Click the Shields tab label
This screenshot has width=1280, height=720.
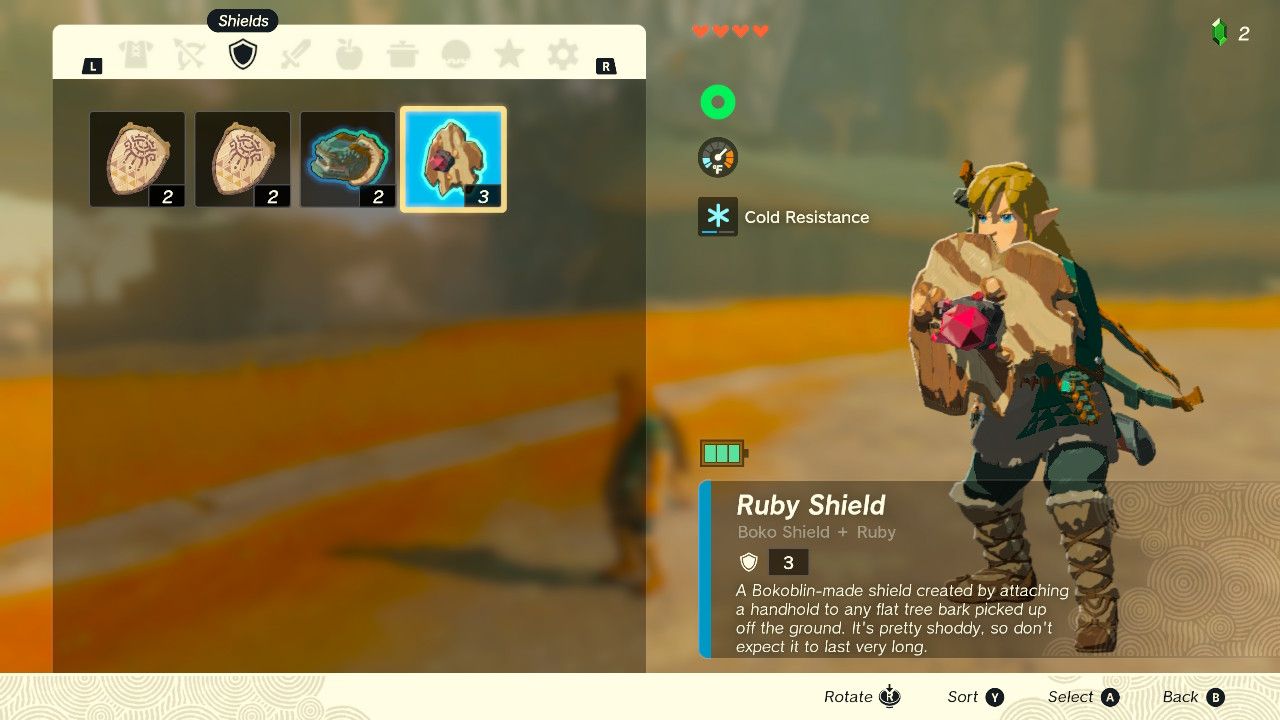[242, 20]
